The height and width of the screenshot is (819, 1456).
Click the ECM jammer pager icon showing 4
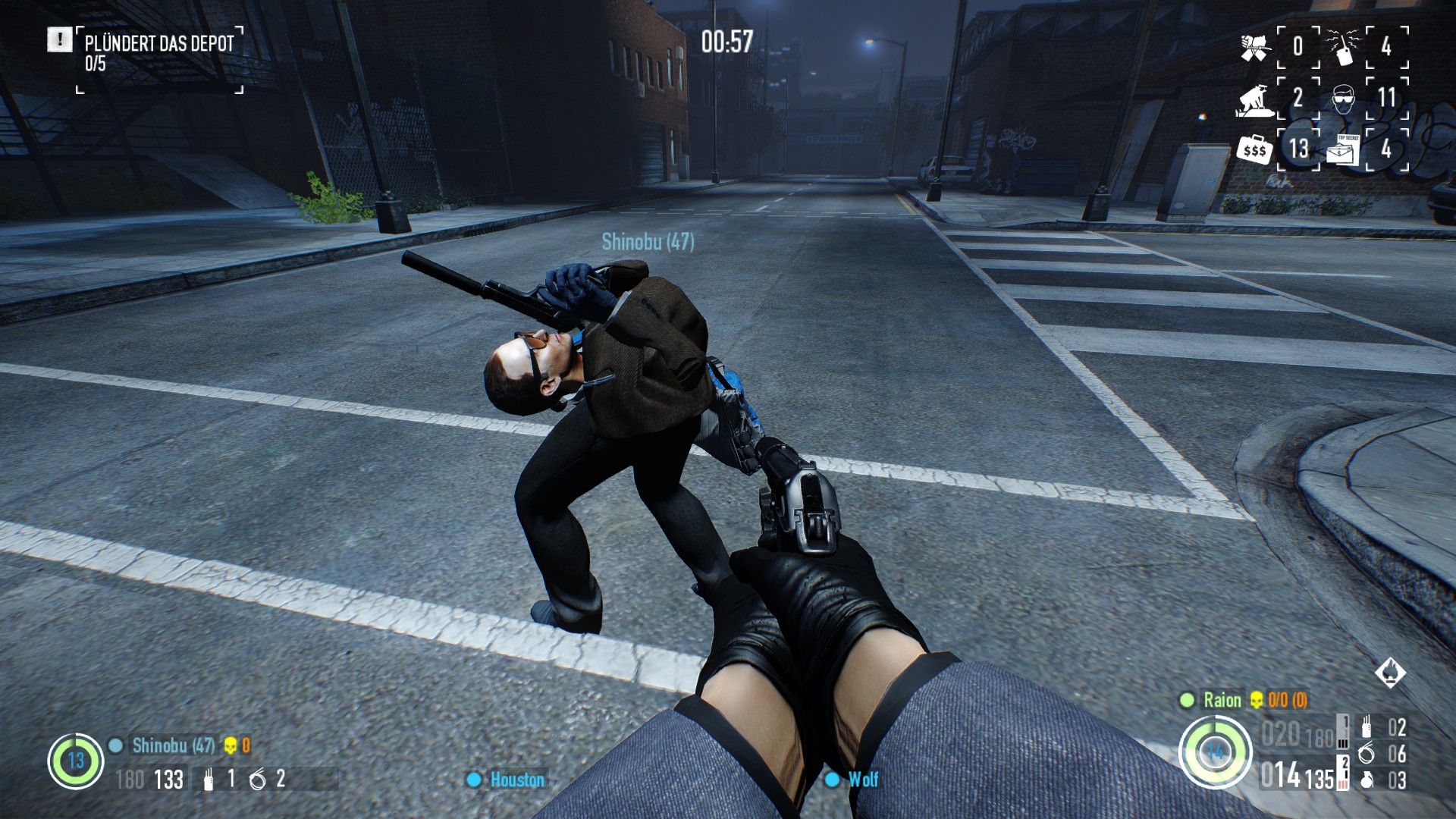(1344, 47)
